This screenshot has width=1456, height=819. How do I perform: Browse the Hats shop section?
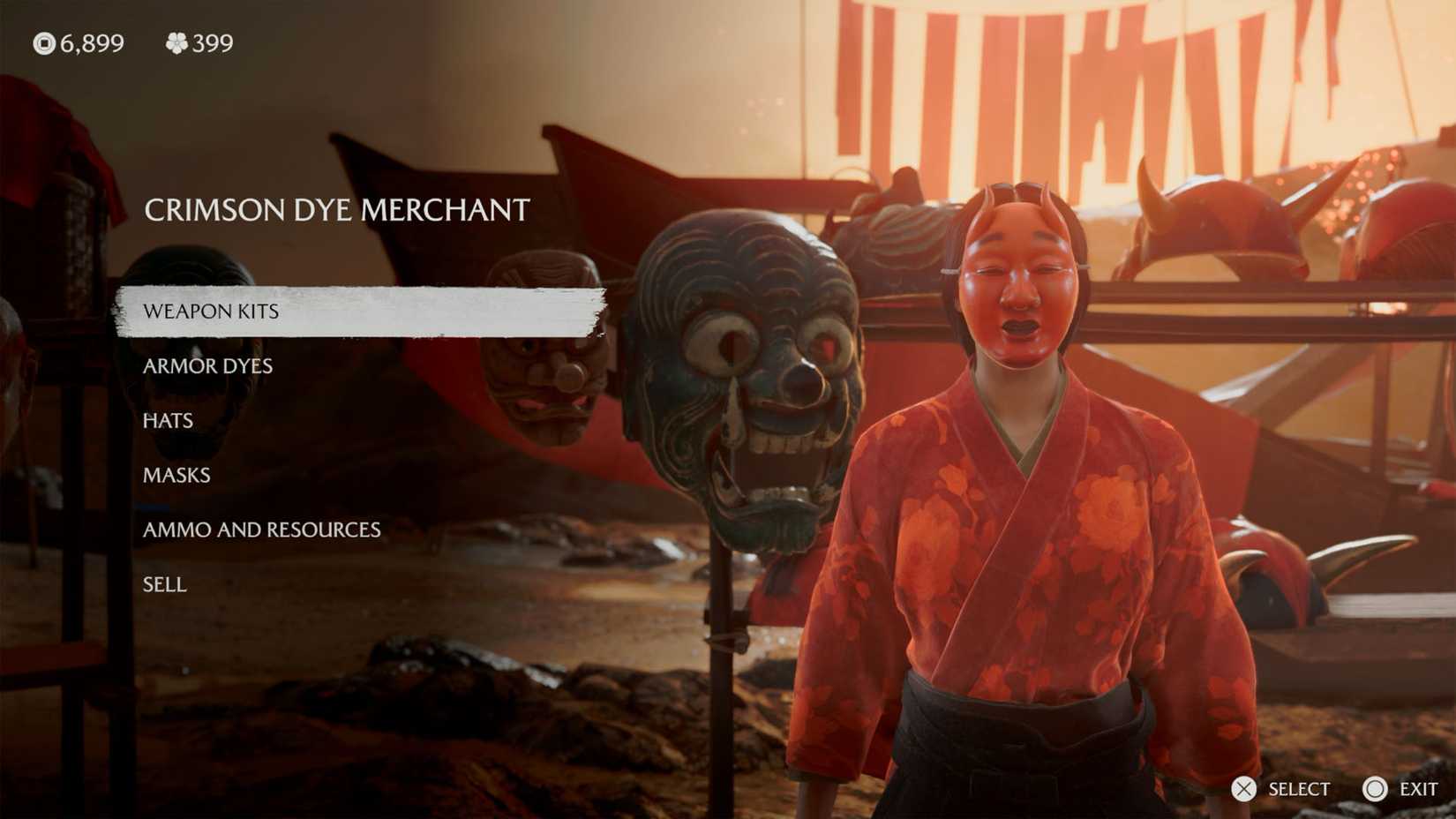(x=167, y=420)
